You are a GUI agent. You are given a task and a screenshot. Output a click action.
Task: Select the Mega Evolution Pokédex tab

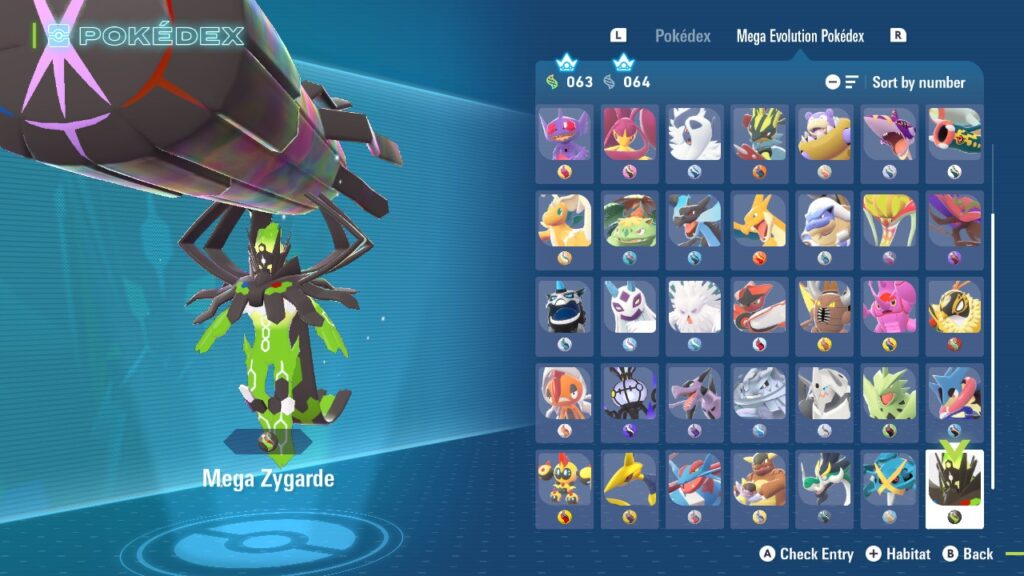pyautogui.click(x=800, y=36)
